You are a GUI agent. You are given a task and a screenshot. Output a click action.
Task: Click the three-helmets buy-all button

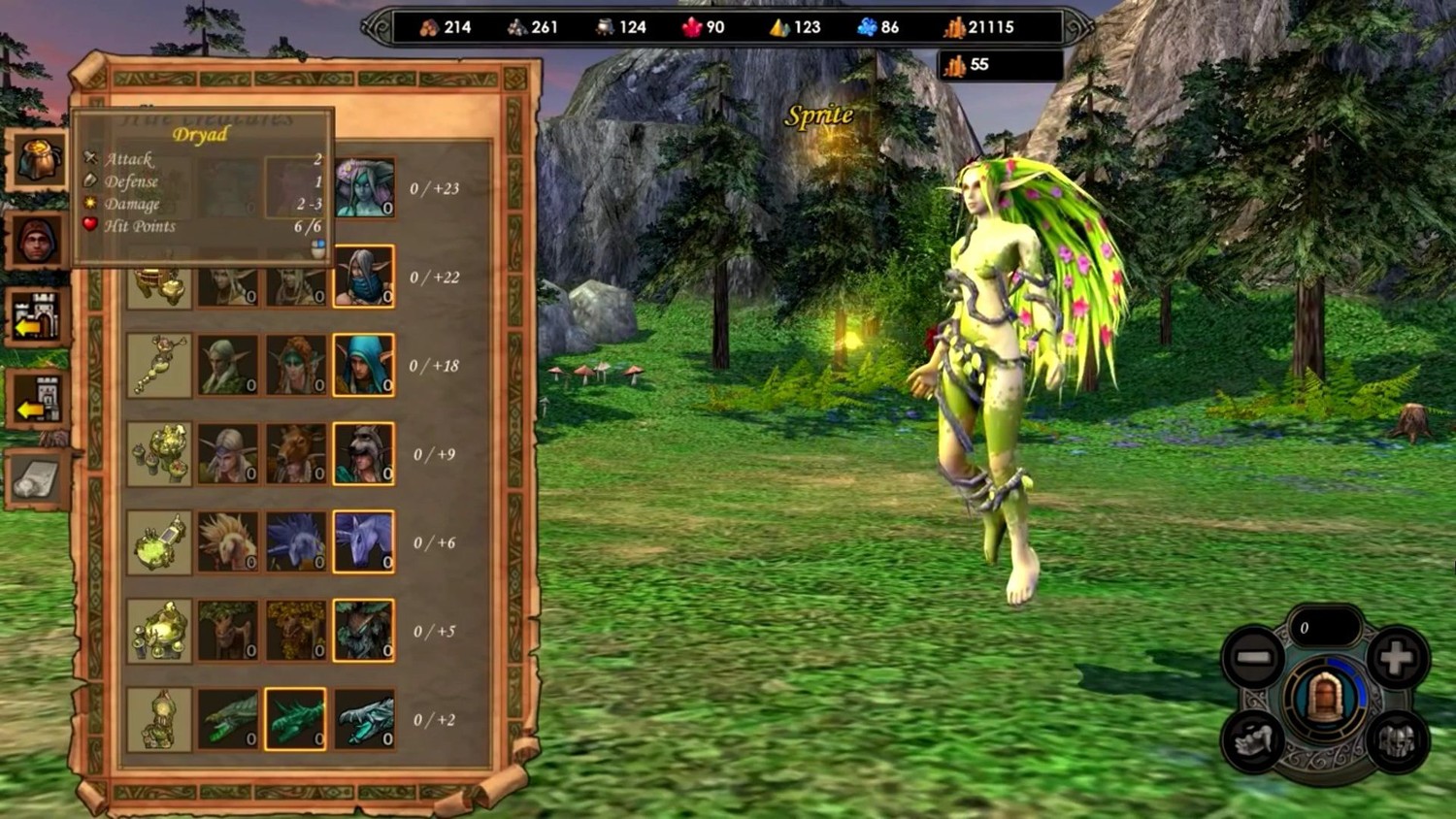tap(1397, 741)
